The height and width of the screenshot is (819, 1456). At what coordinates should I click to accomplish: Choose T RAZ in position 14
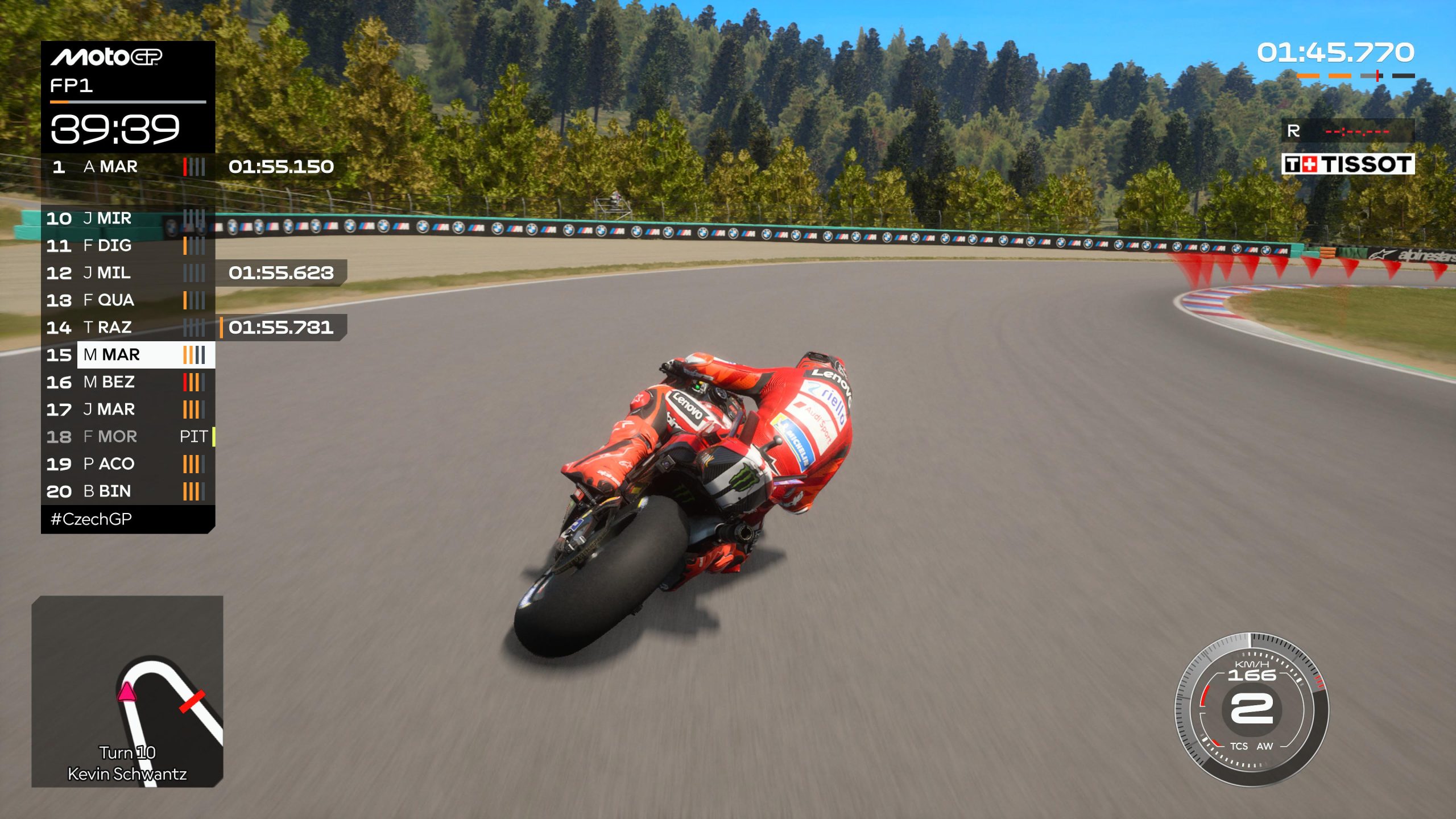pos(128,328)
